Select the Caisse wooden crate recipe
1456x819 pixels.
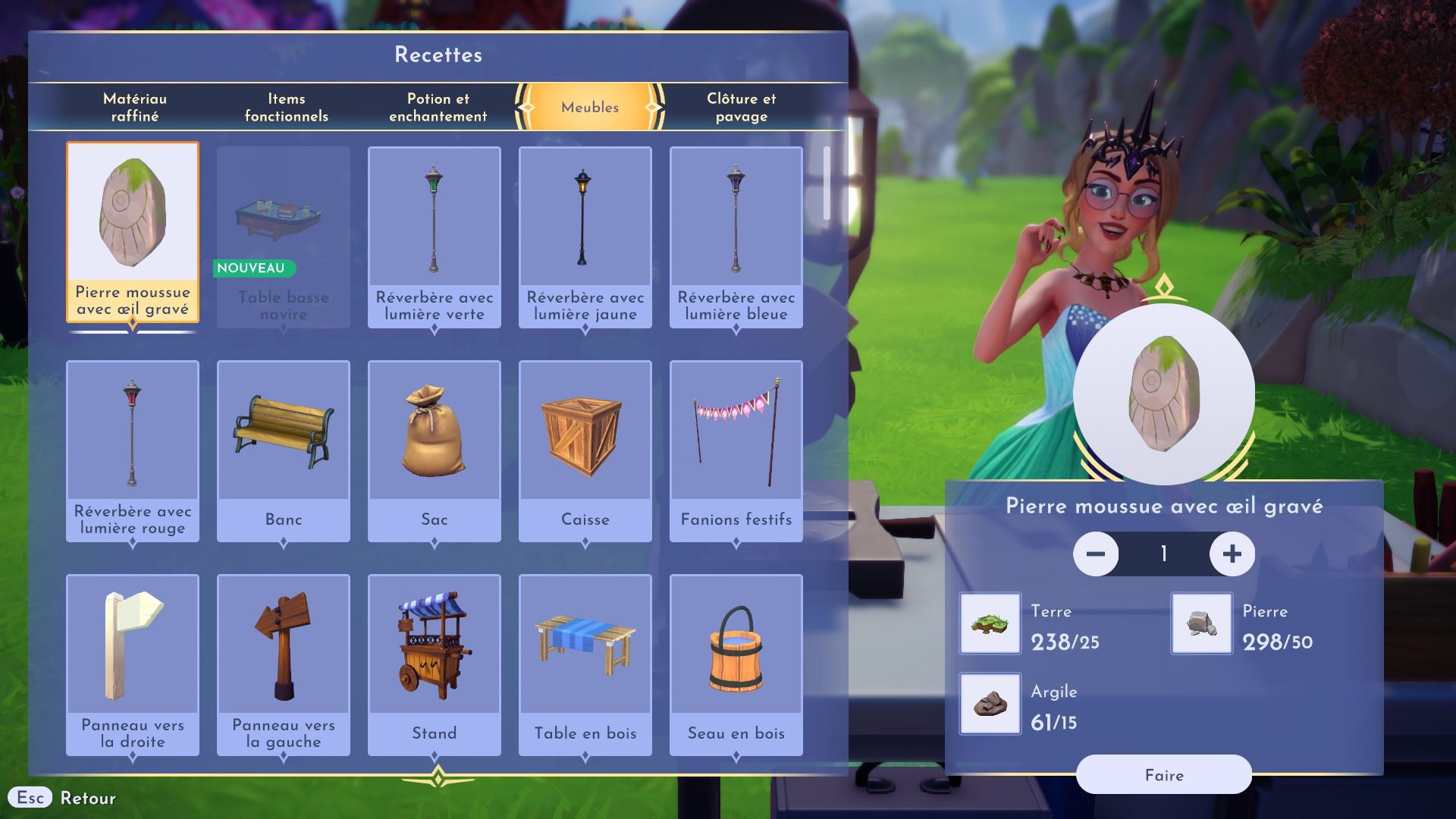(x=585, y=450)
